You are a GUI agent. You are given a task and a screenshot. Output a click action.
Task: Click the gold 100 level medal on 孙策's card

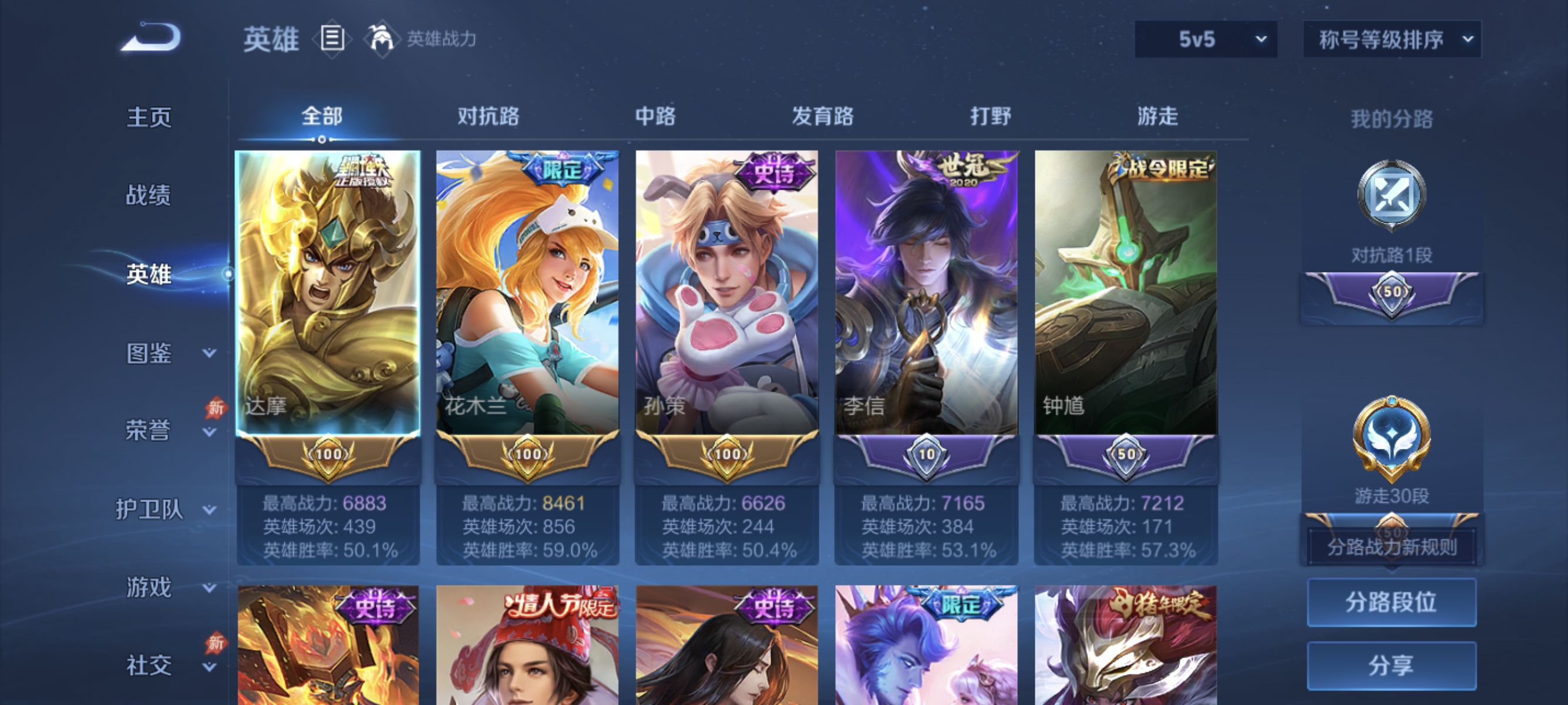pos(727,454)
